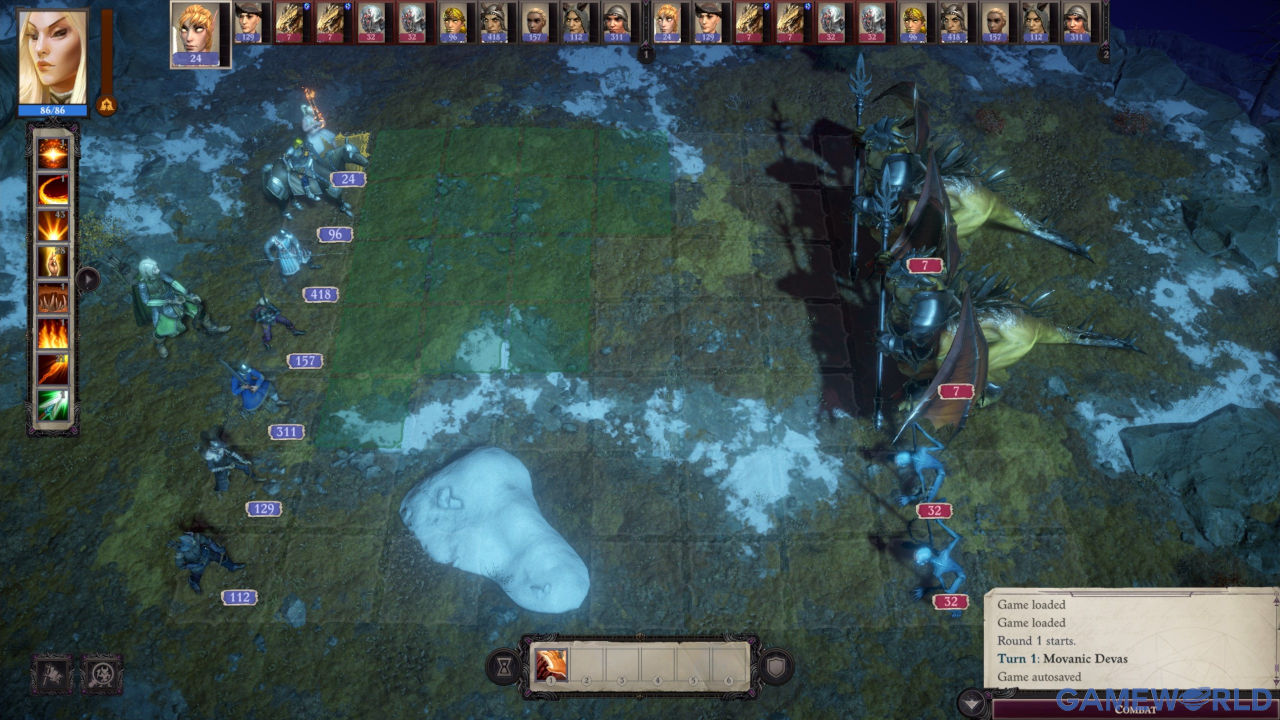Click the shield defend button
Viewport: 1280px width, 720px height.
click(776, 667)
